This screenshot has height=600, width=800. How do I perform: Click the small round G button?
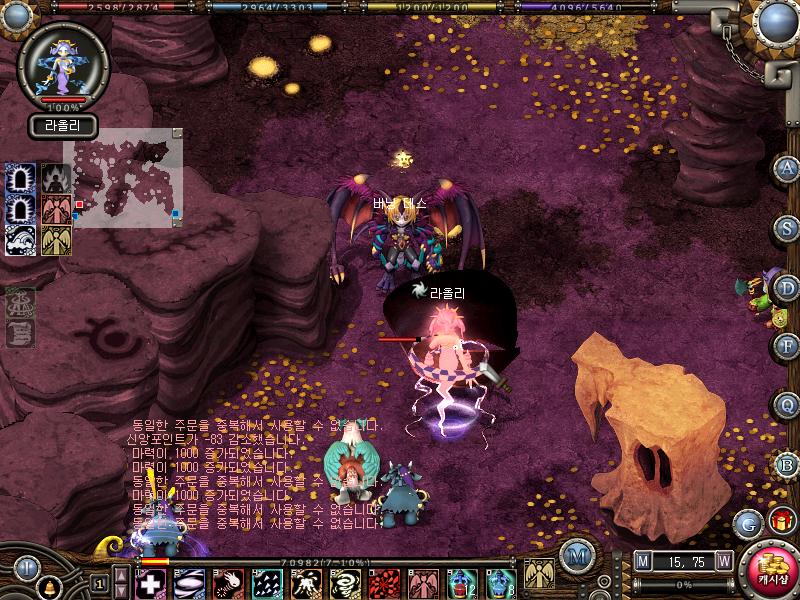(x=746, y=521)
